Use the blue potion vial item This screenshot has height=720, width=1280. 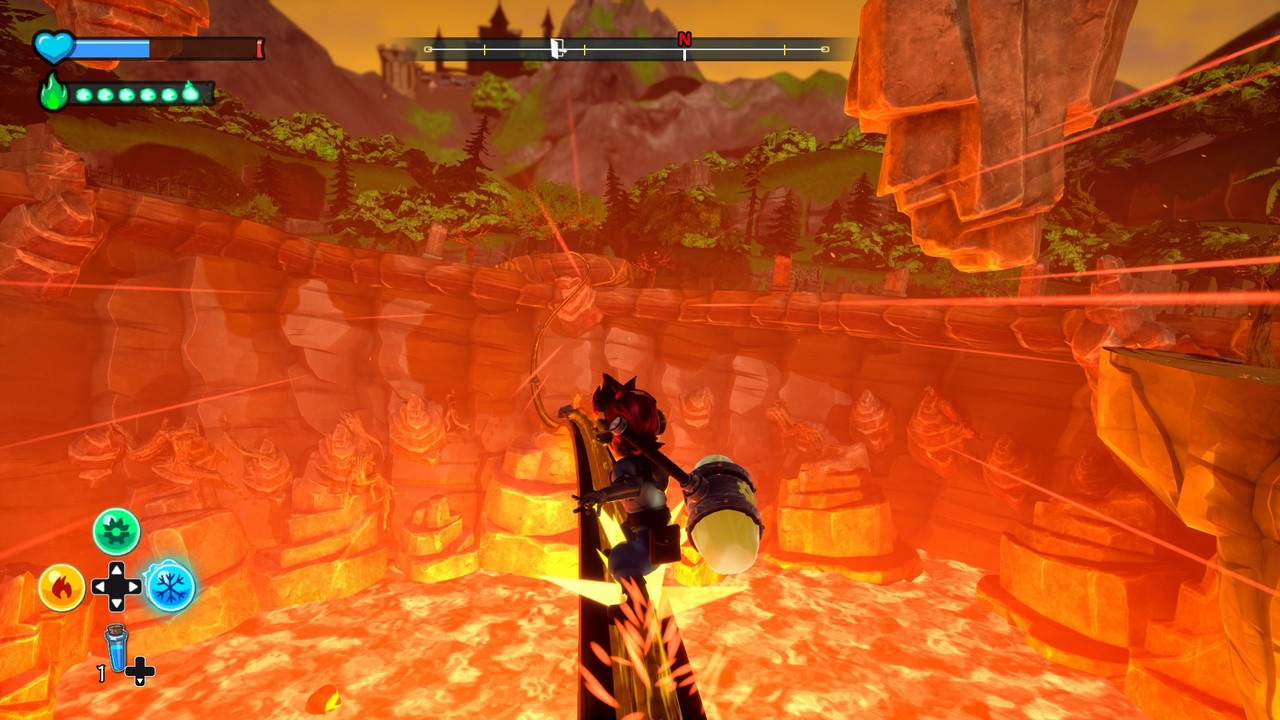117,648
